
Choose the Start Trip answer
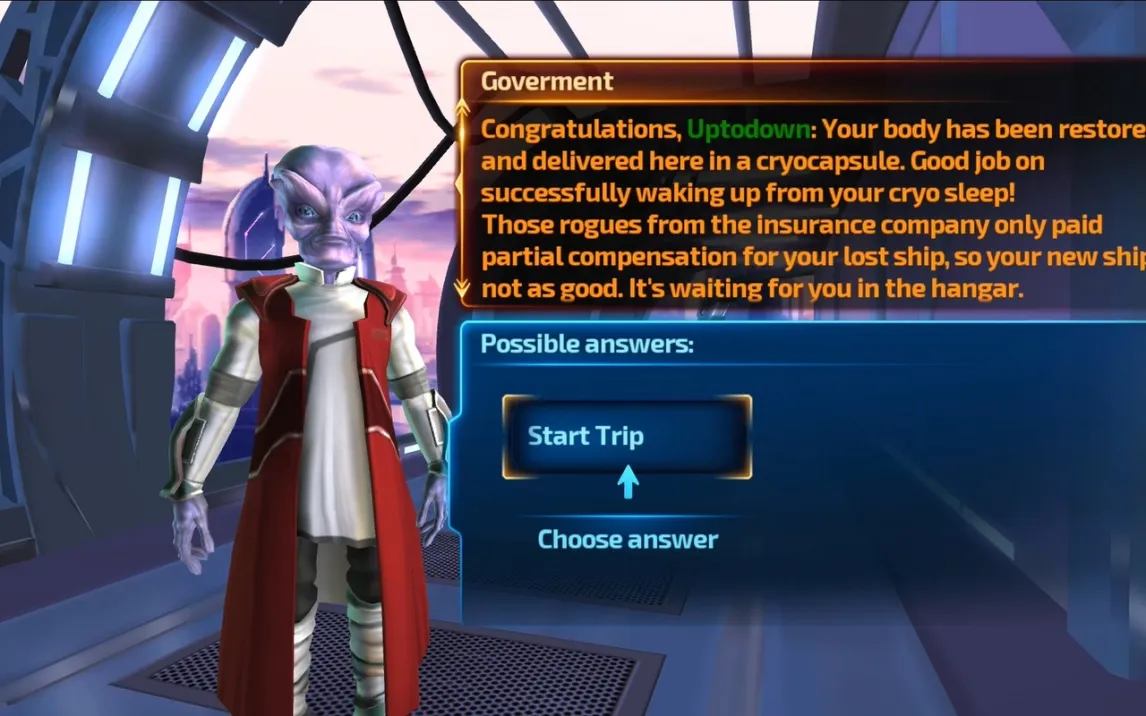(x=626, y=436)
